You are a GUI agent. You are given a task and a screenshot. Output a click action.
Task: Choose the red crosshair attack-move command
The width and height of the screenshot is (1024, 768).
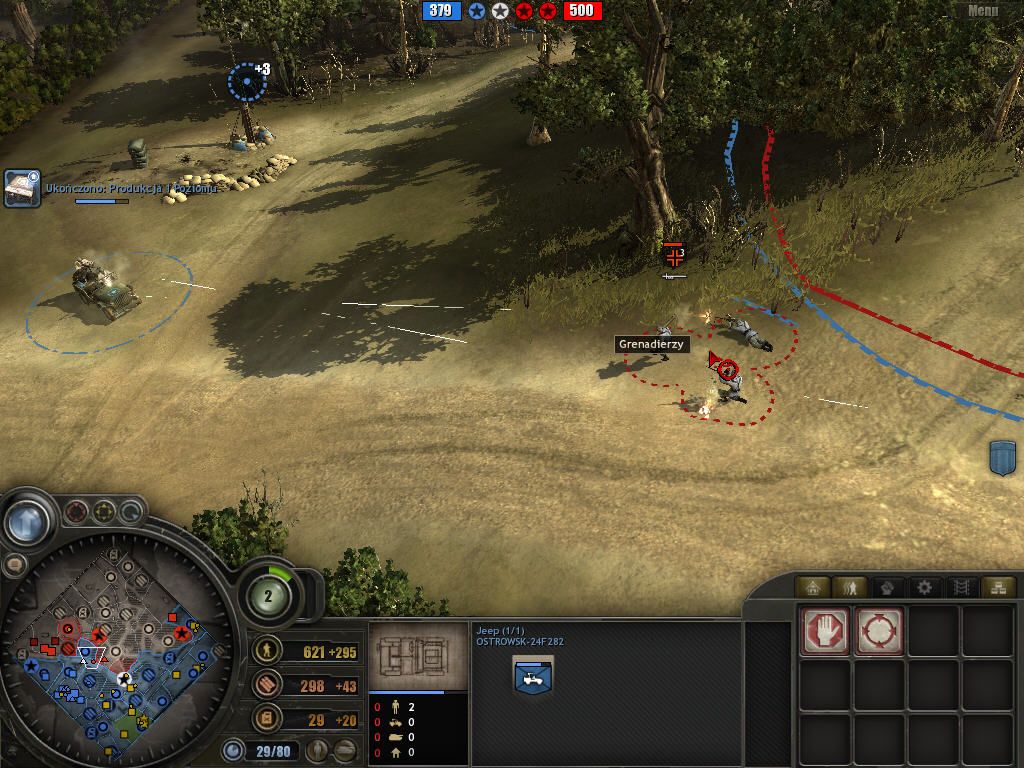[879, 631]
